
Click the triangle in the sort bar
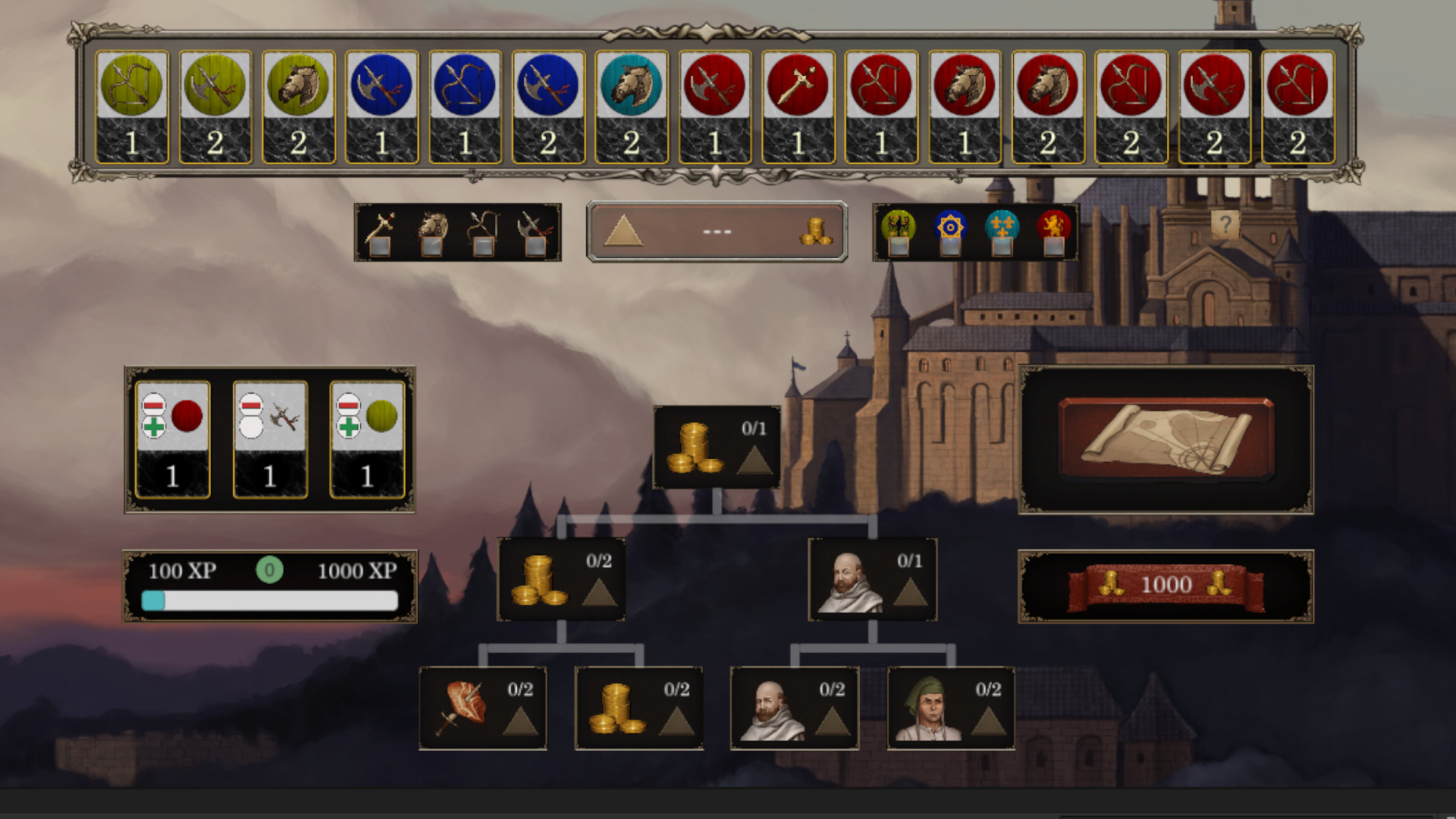622,230
